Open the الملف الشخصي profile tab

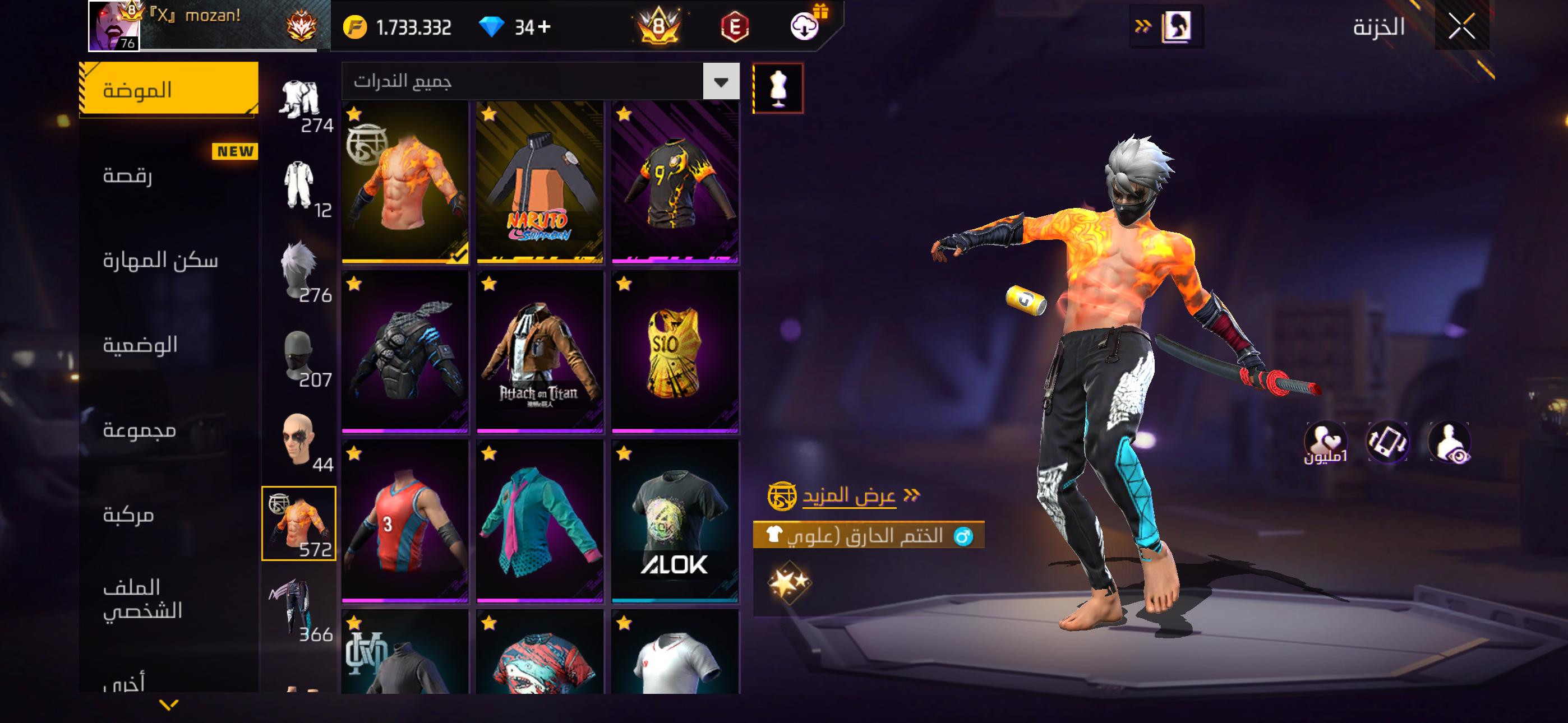(142, 599)
